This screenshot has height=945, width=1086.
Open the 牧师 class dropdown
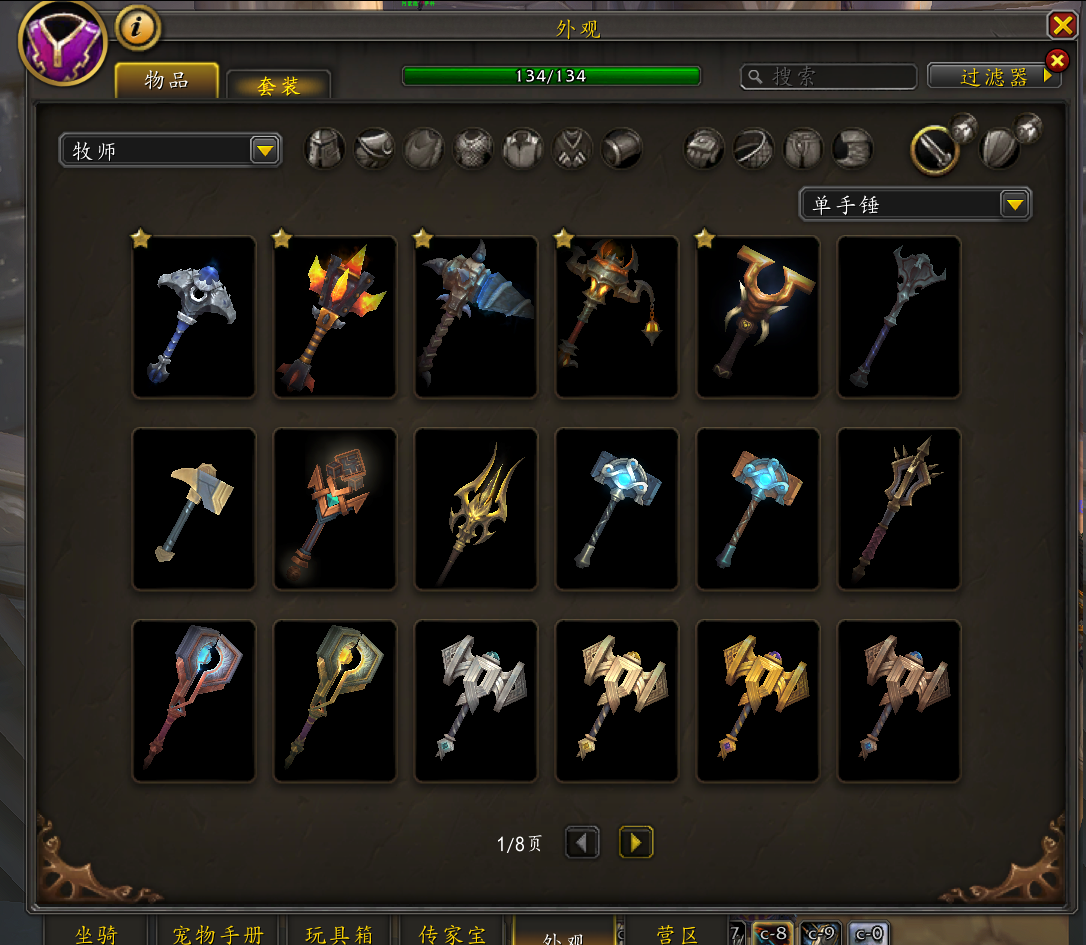click(170, 151)
